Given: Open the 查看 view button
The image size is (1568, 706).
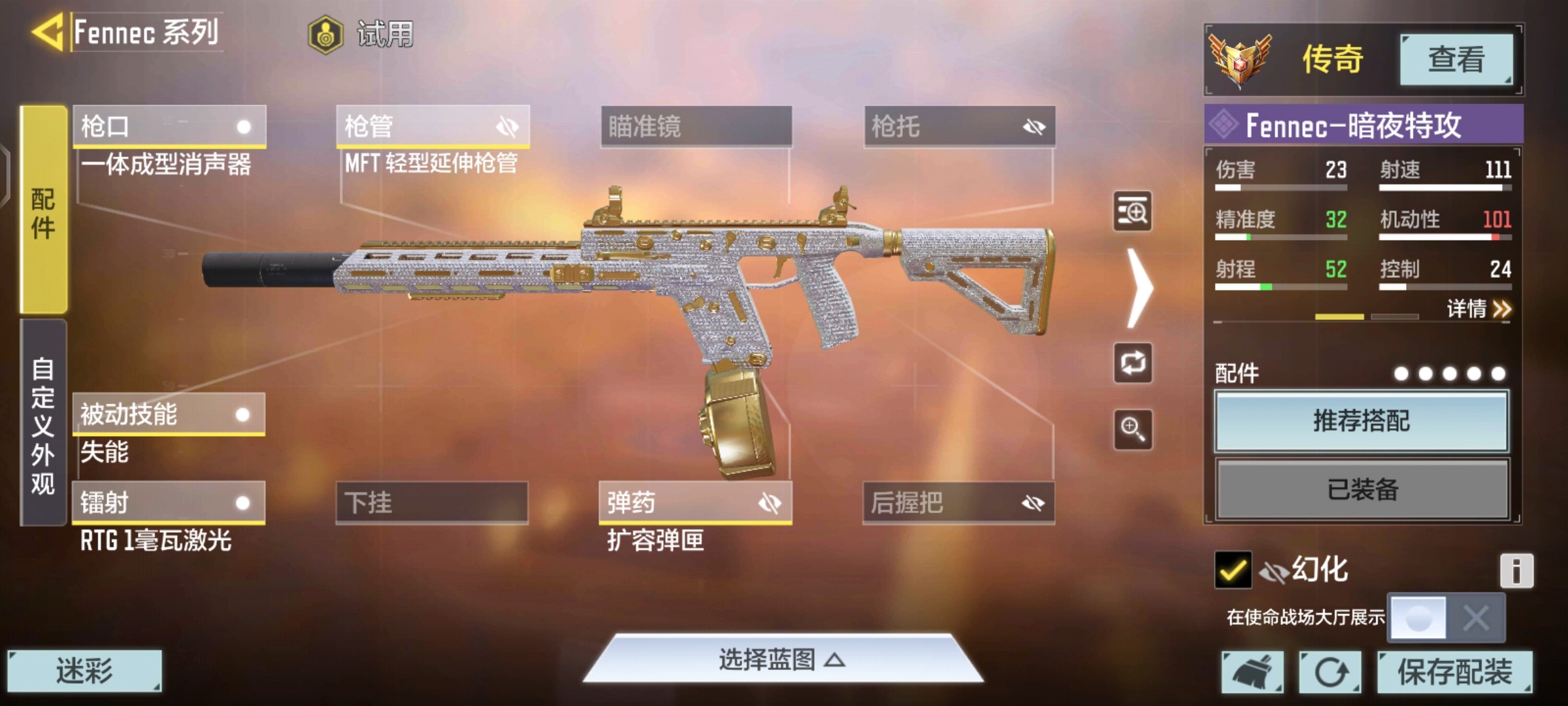Looking at the screenshot, I should pos(1456,59).
